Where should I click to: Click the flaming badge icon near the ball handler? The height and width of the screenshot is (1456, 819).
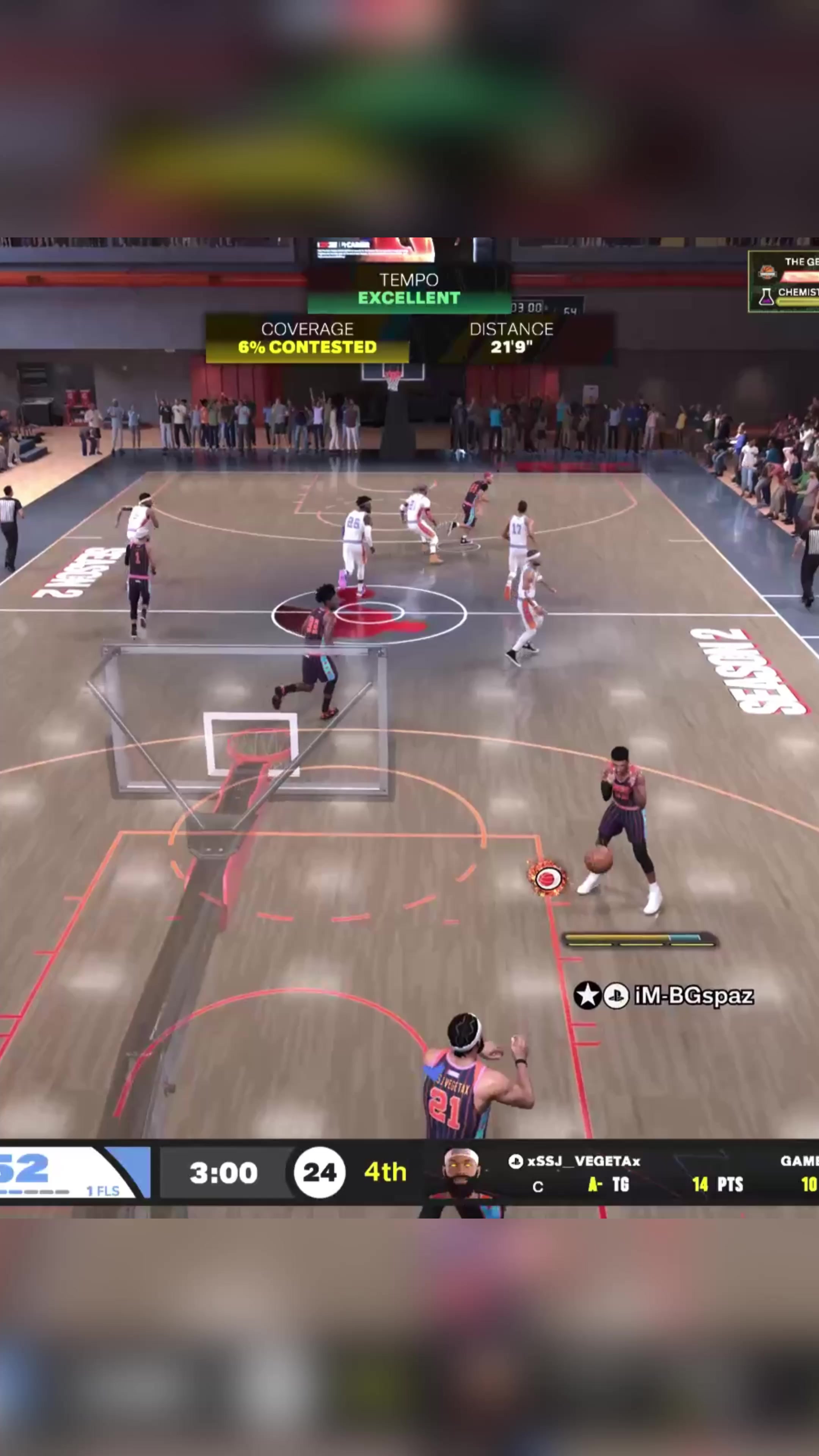[546, 879]
